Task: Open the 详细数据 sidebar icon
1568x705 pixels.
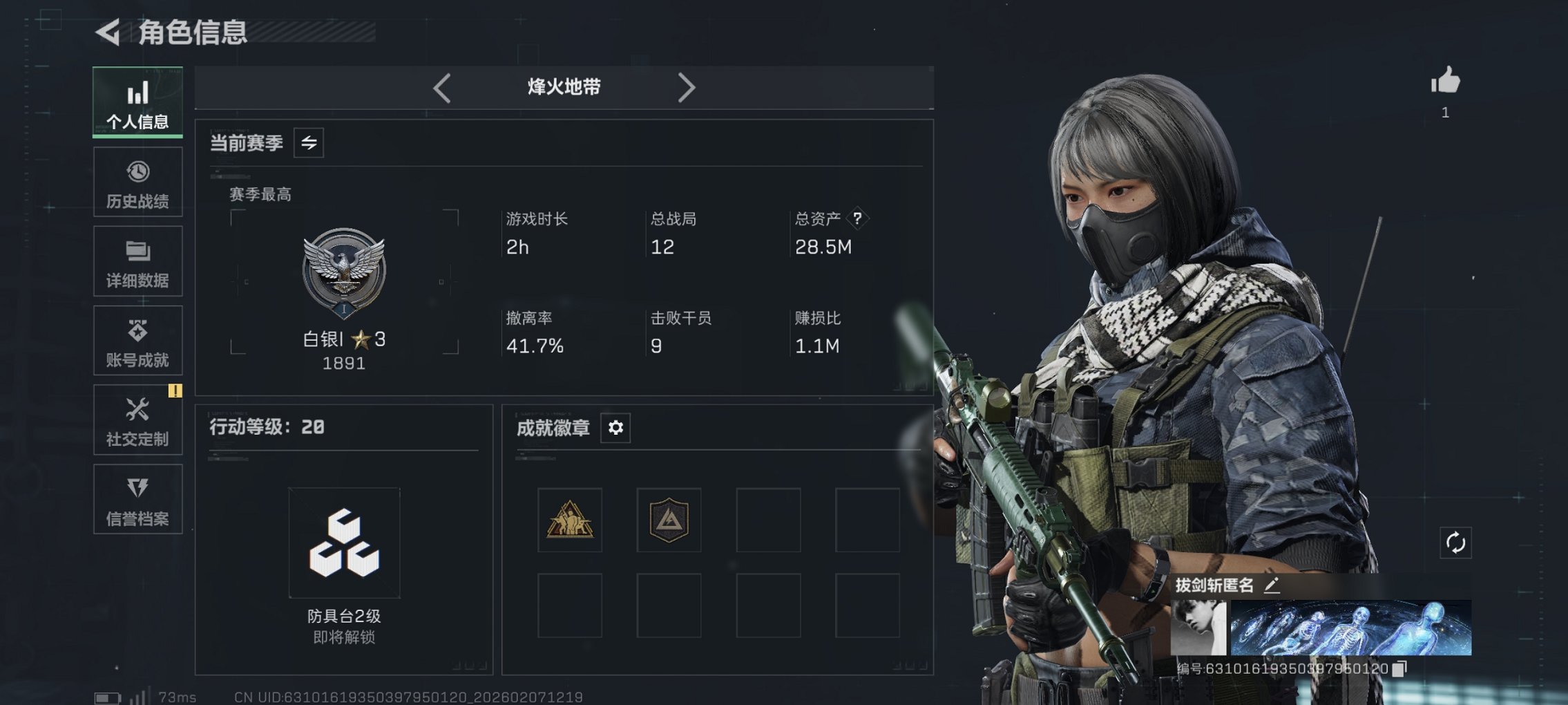Action: click(137, 261)
